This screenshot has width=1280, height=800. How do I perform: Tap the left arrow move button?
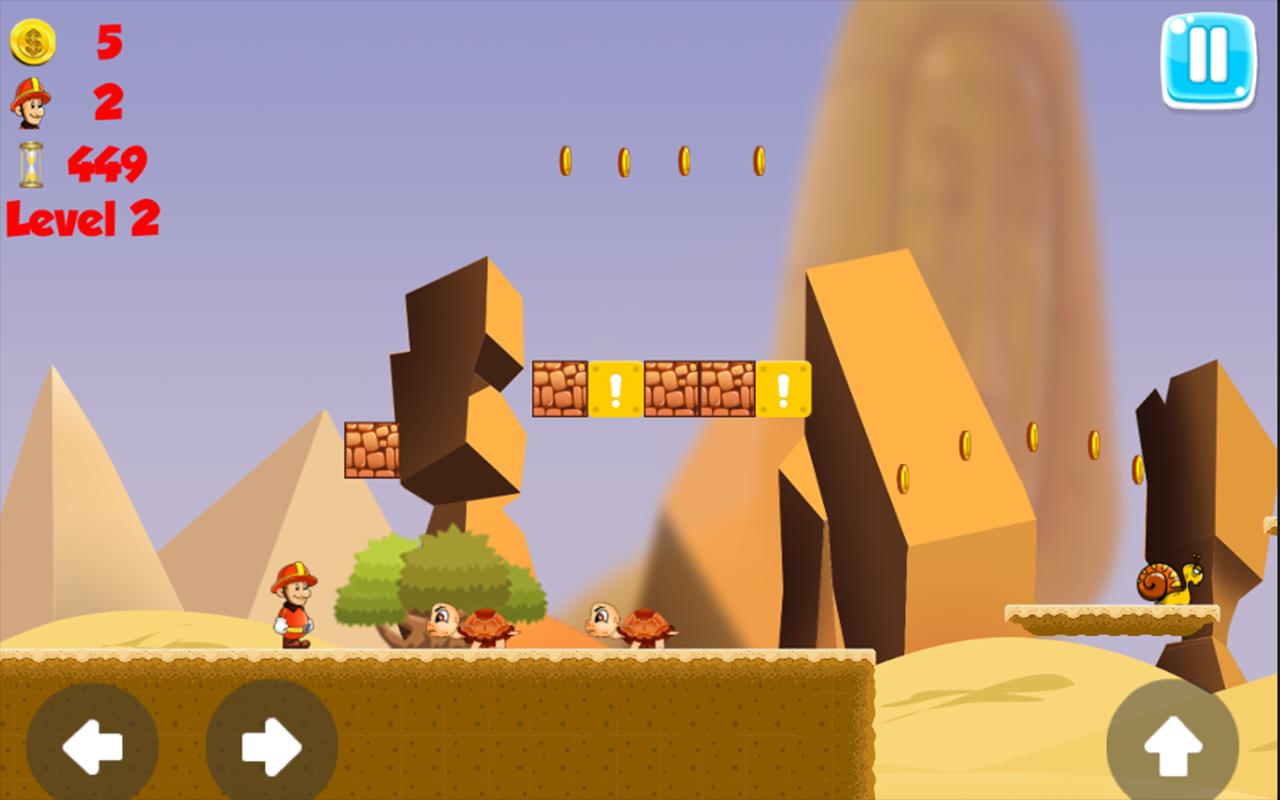pyautogui.click(x=92, y=745)
